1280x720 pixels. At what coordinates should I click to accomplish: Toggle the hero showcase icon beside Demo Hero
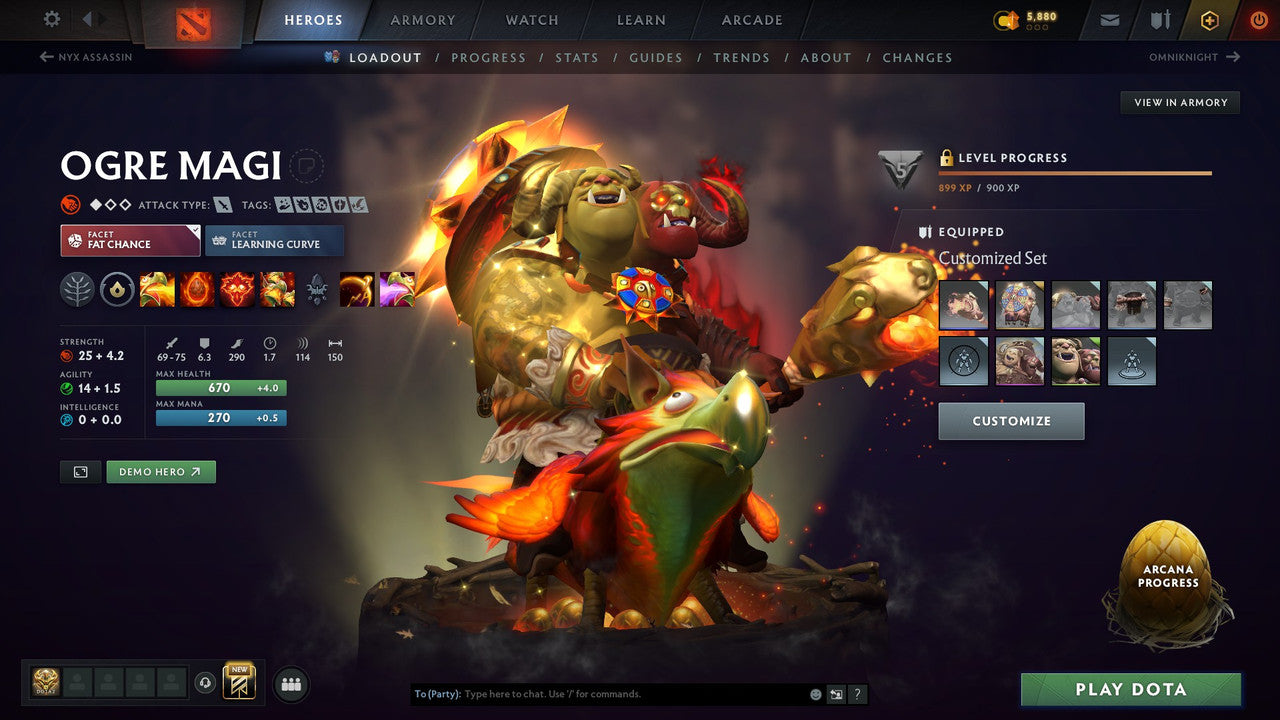point(80,471)
